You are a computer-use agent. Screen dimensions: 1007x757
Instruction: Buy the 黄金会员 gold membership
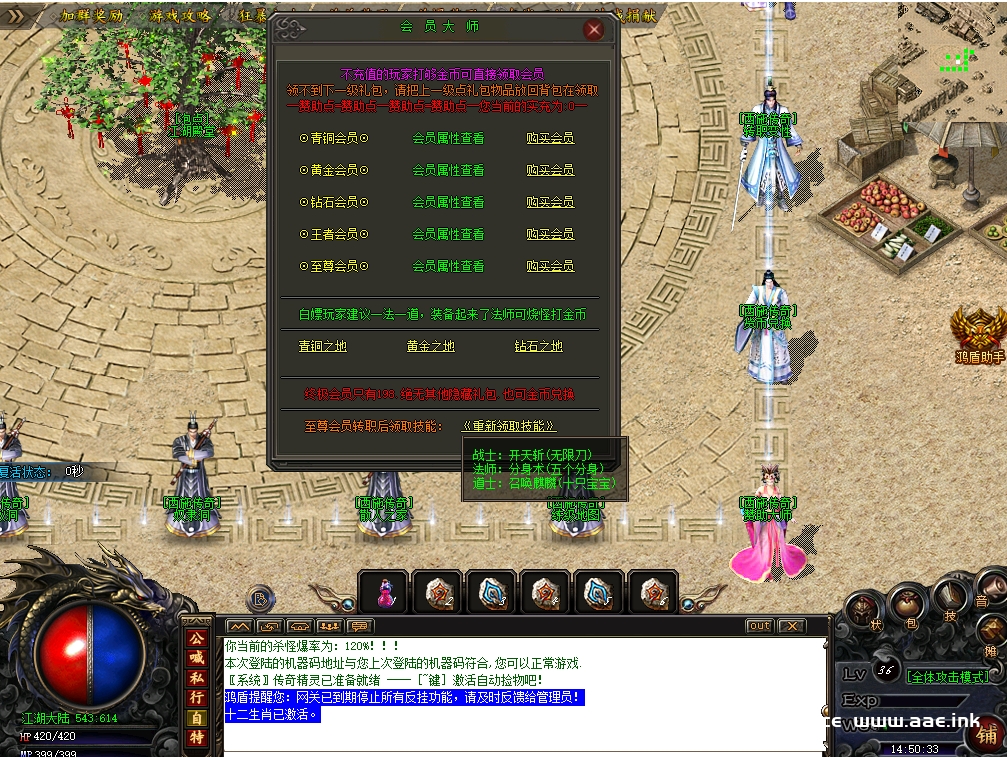click(x=550, y=170)
